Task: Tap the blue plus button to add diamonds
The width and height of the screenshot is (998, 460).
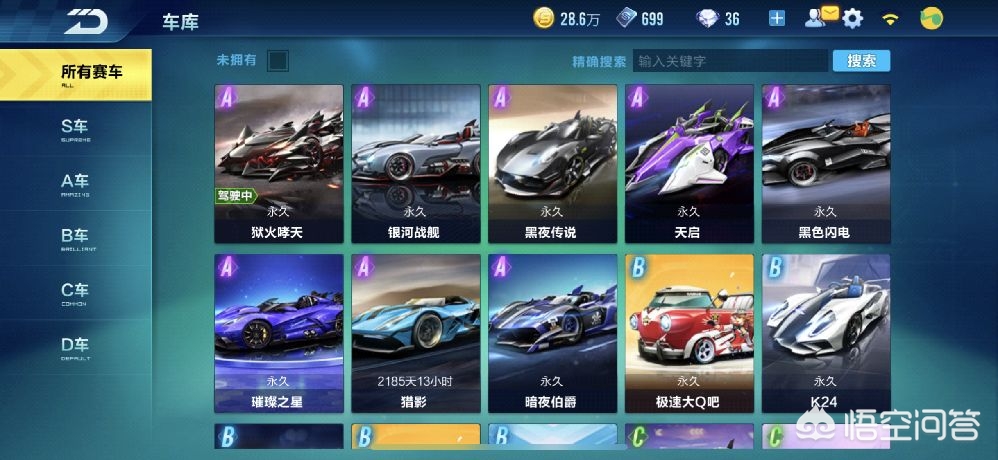Action: [778, 18]
